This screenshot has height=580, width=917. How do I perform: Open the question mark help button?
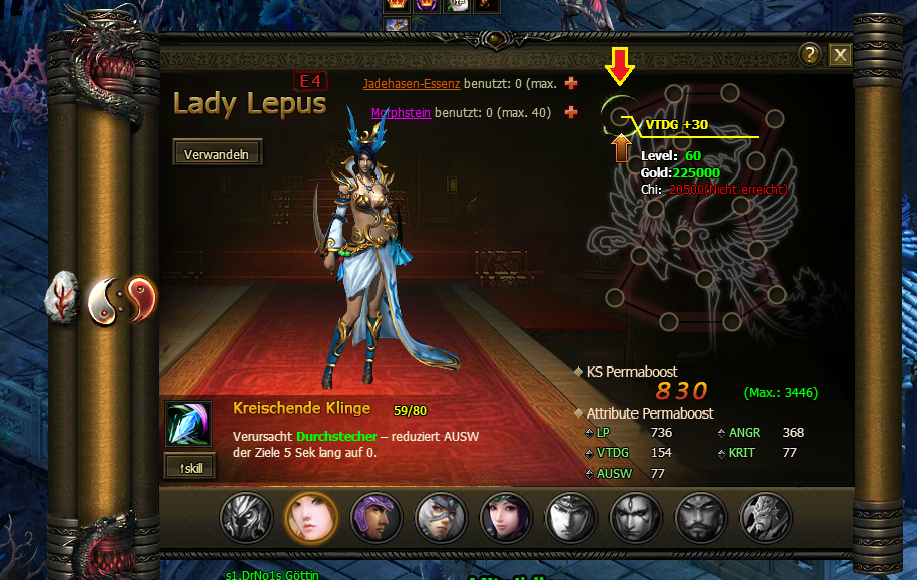click(810, 55)
